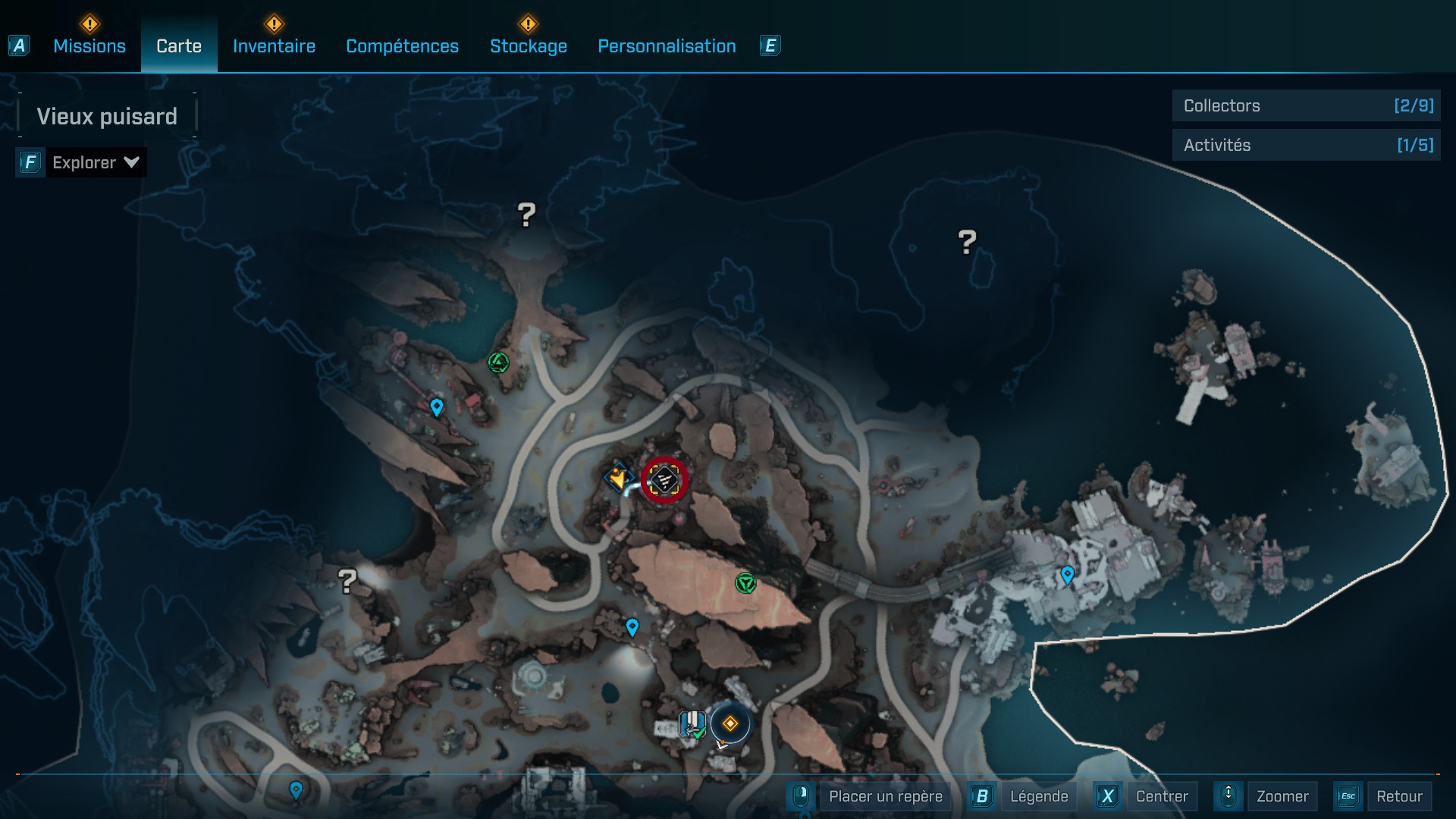Click the Placer un repère button
1456x819 pixels.
tap(884, 796)
